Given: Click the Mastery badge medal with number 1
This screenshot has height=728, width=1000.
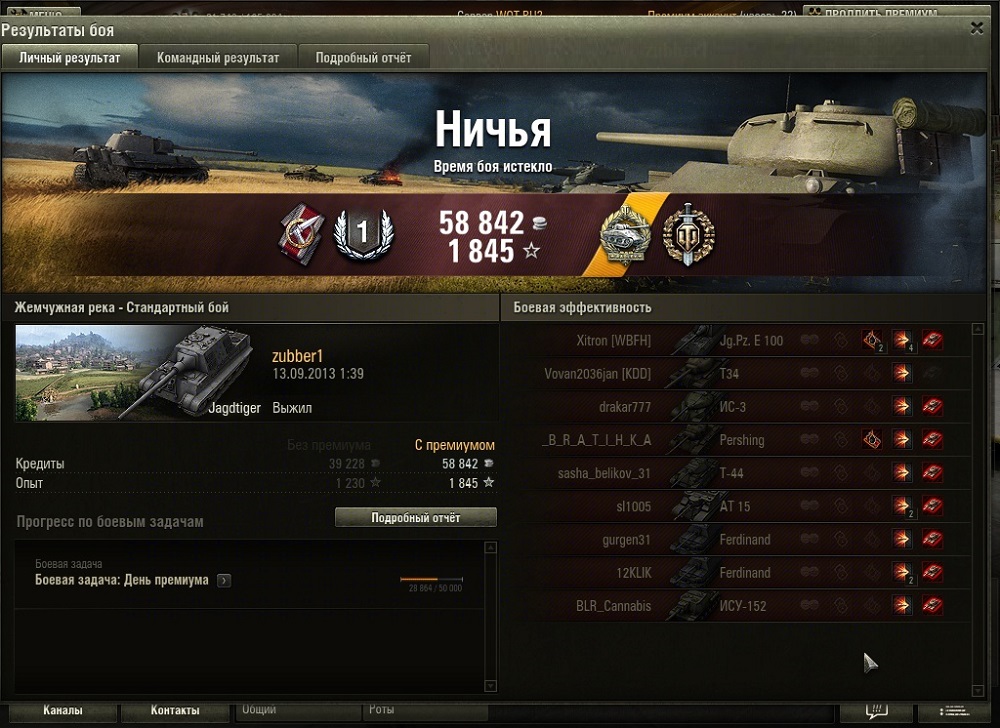Looking at the screenshot, I should click(362, 236).
